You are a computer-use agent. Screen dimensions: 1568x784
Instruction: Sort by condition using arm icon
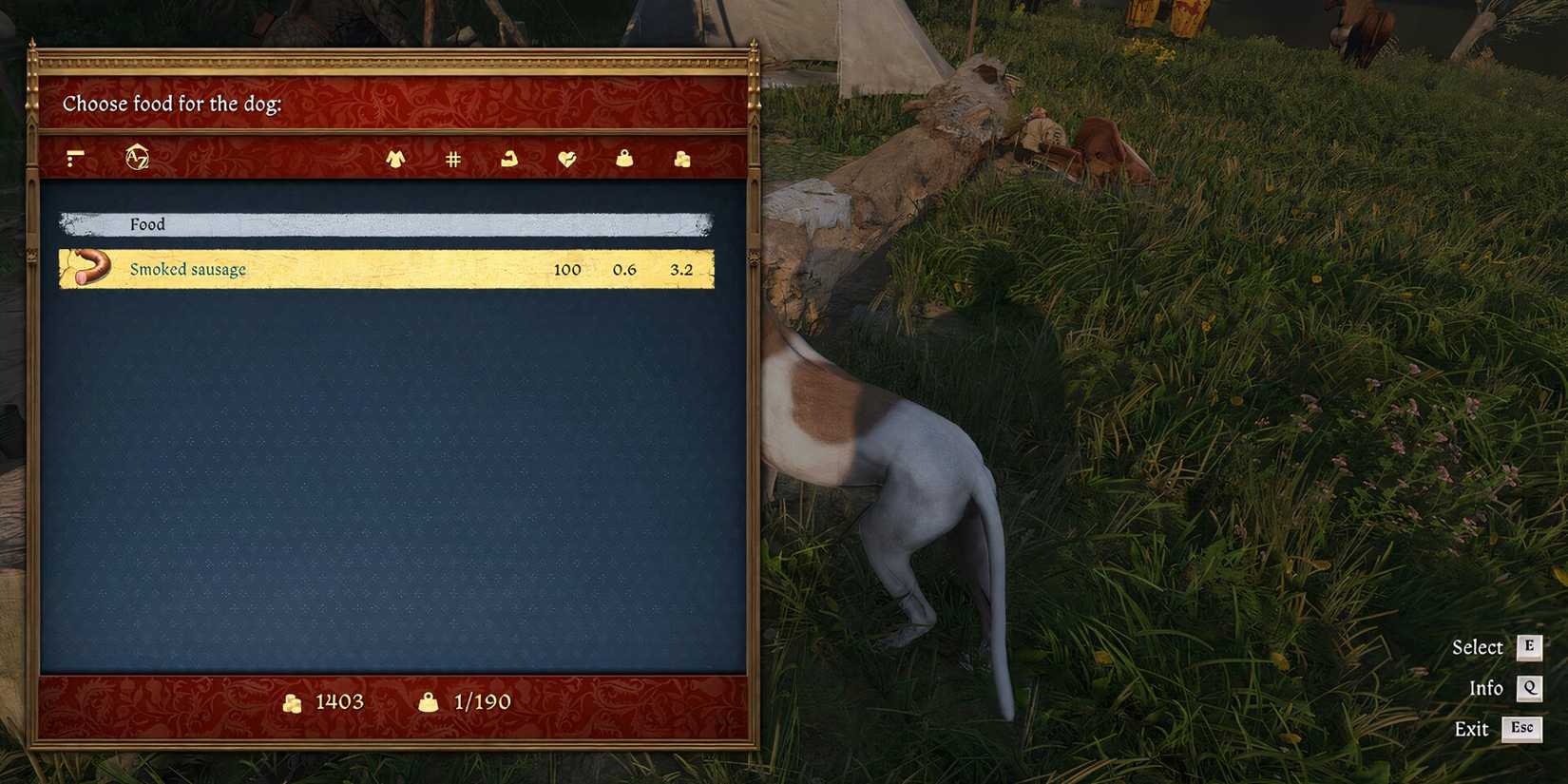pyautogui.click(x=509, y=158)
